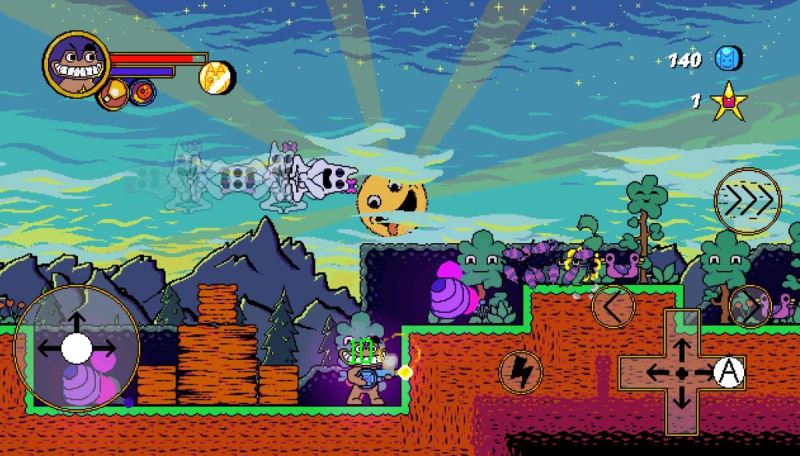Tap the left chevron circle button
The height and width of the screenshot is (456, 800).
(x=612, y=304)
